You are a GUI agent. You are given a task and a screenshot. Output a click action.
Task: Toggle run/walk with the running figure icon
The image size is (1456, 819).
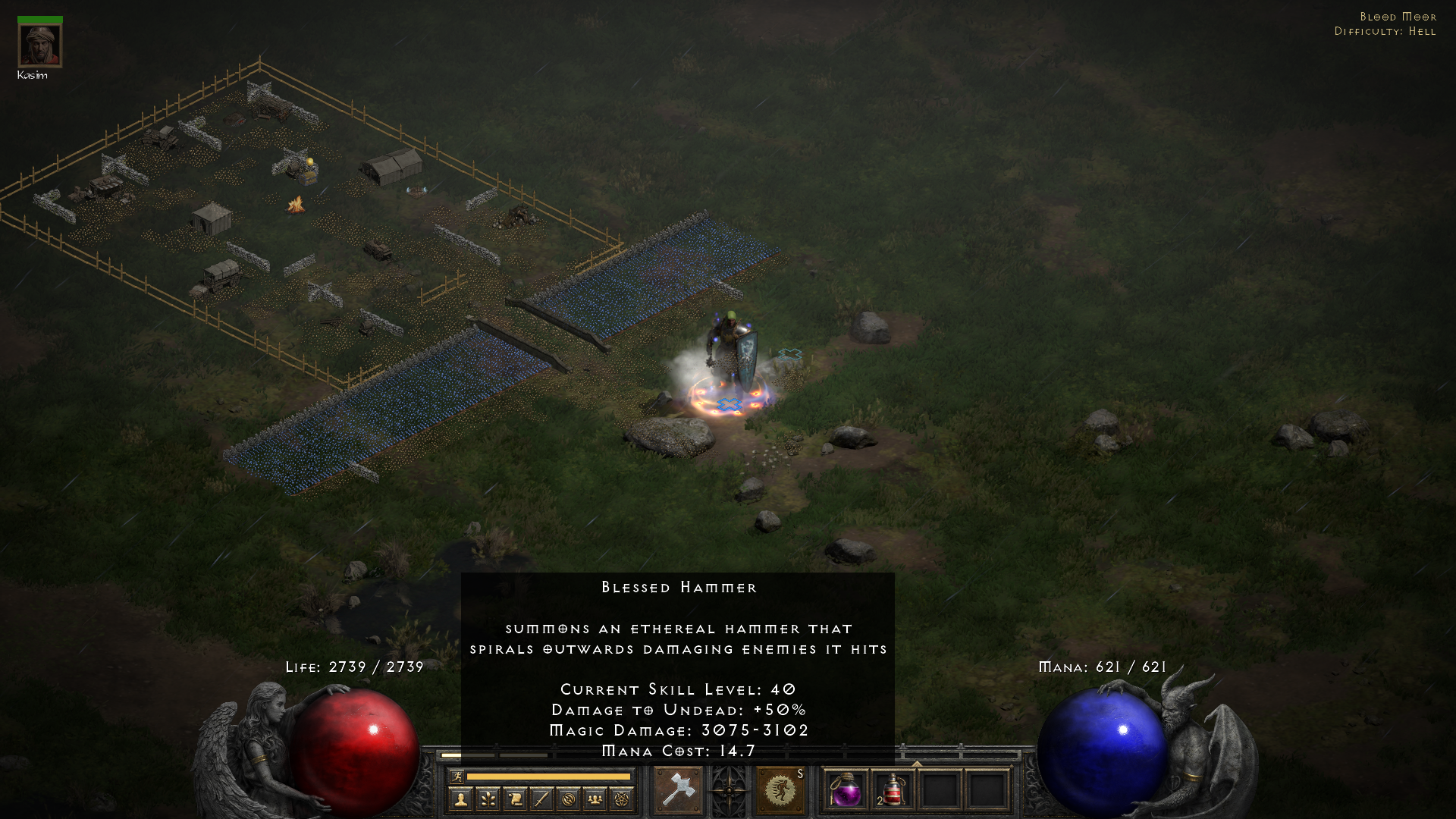(x=457, y=775)
